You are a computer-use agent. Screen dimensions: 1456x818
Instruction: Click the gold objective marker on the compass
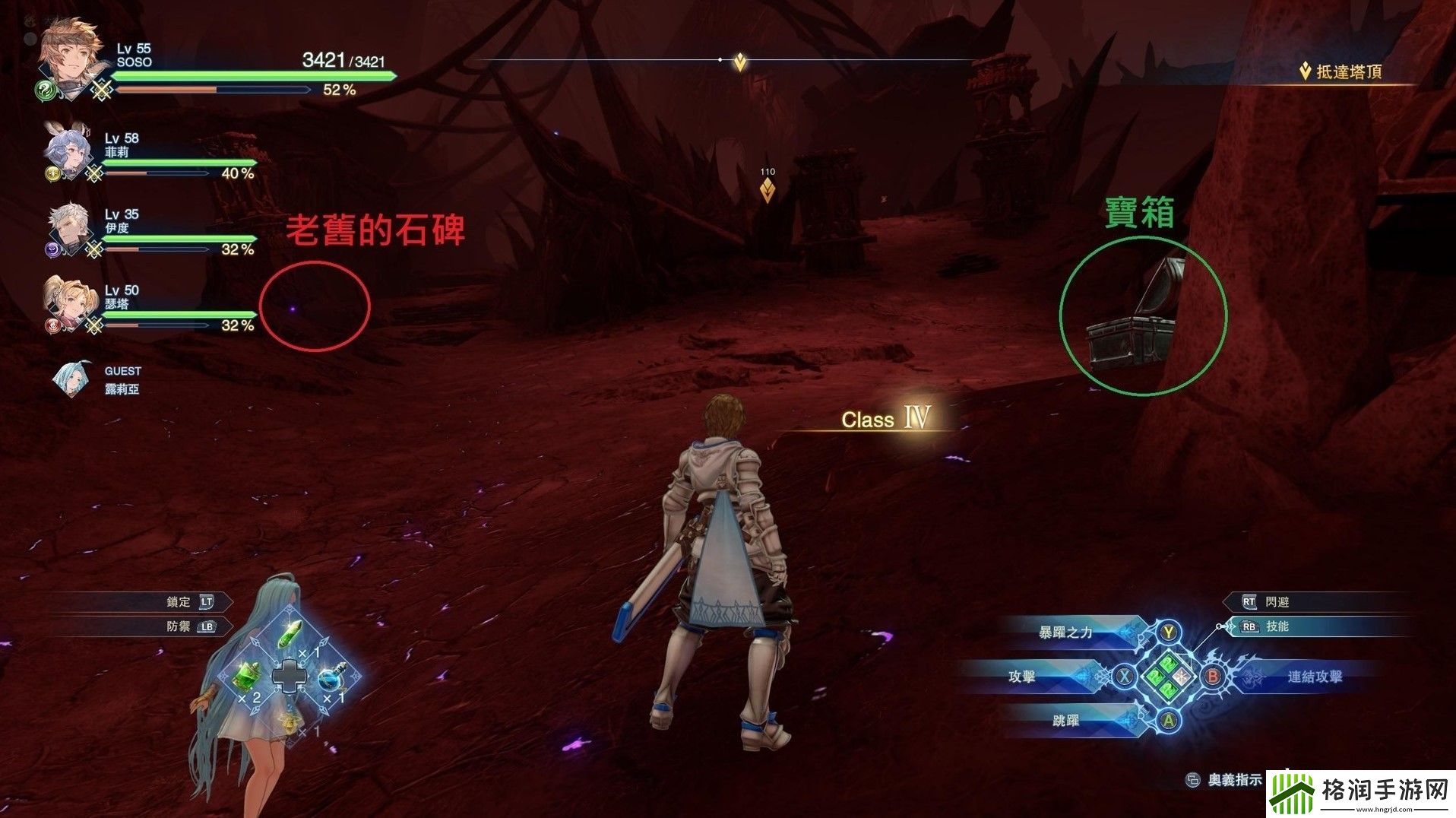coord(739,62)
